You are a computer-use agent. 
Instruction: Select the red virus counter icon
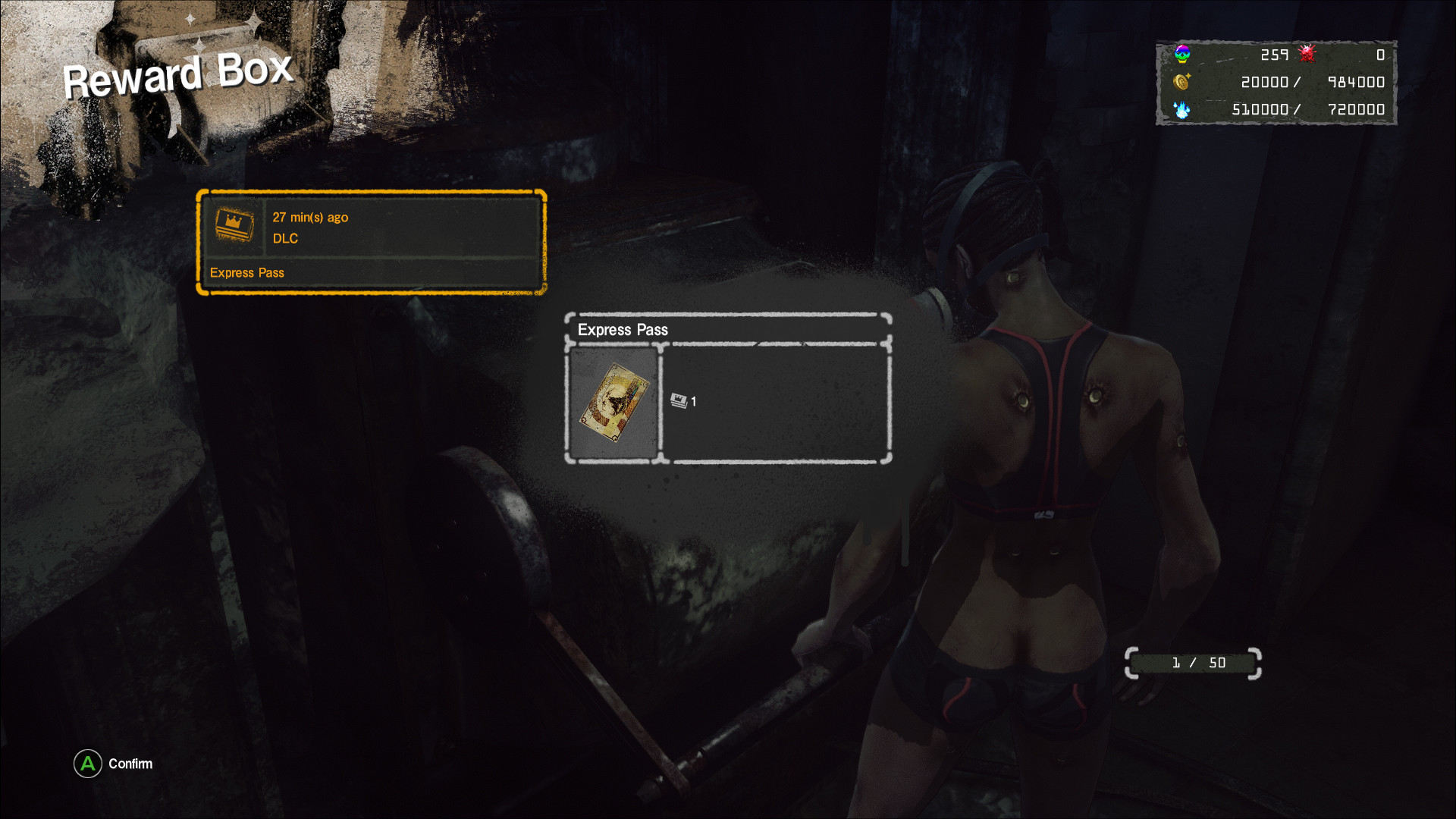pos(1306,54)
